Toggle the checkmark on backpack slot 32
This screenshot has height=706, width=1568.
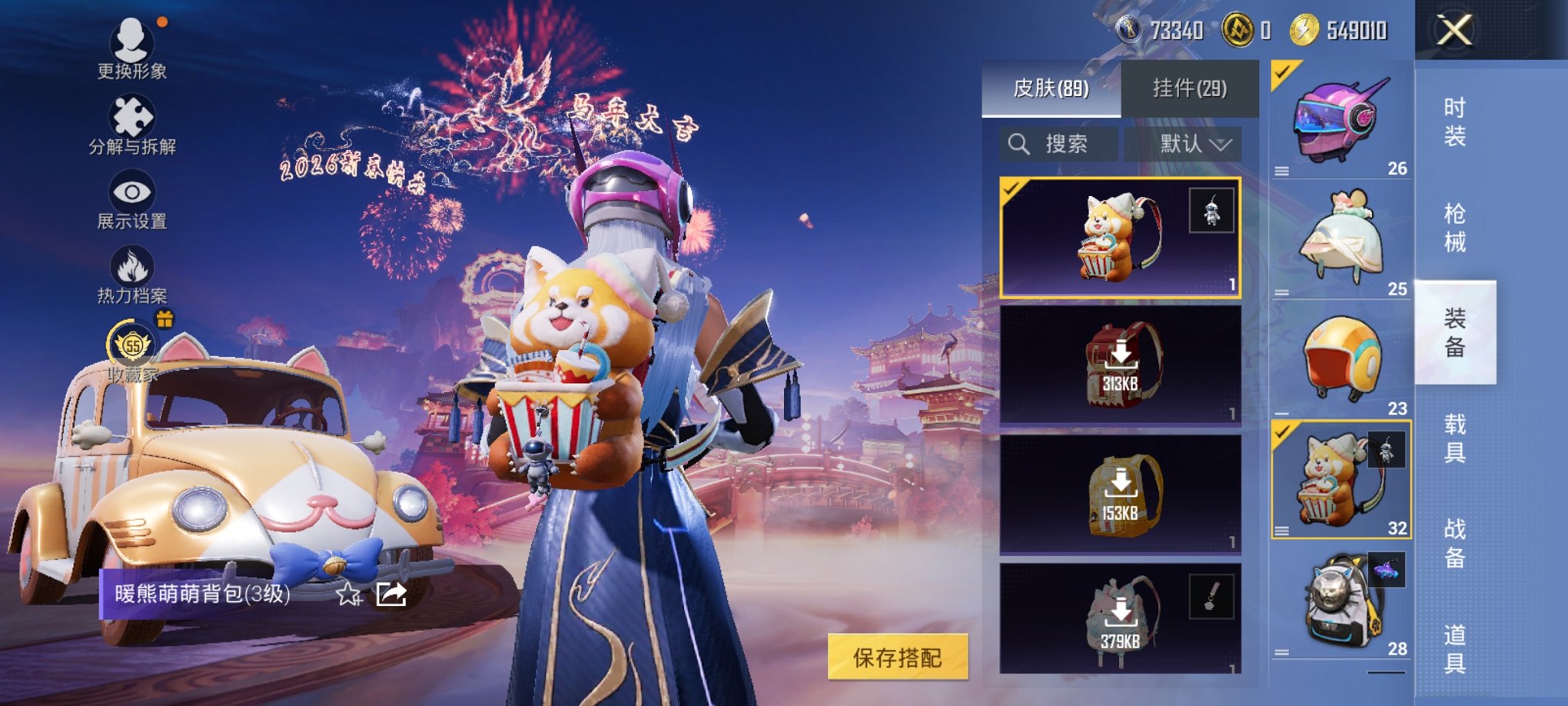[1282, 434]
